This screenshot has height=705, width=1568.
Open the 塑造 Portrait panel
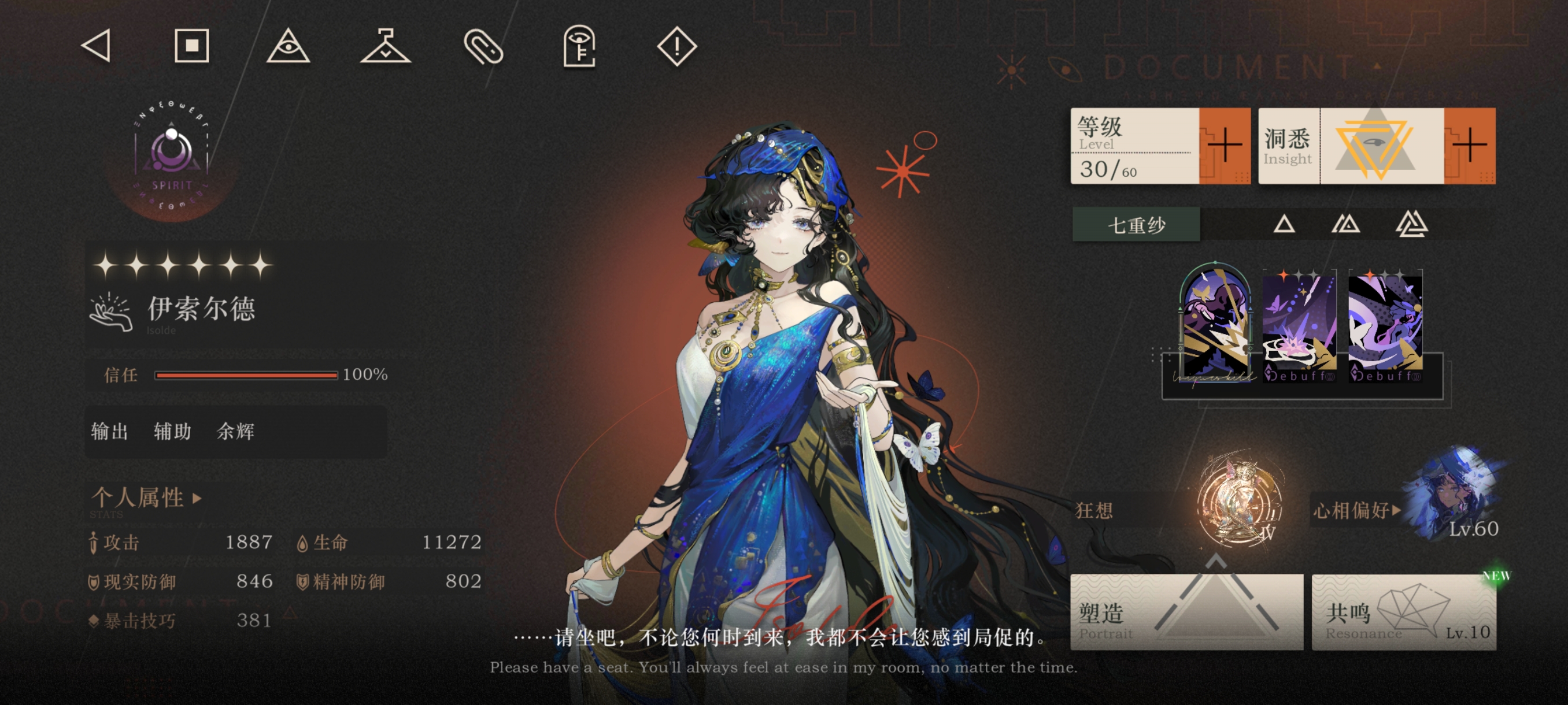tap(1186, 611)
